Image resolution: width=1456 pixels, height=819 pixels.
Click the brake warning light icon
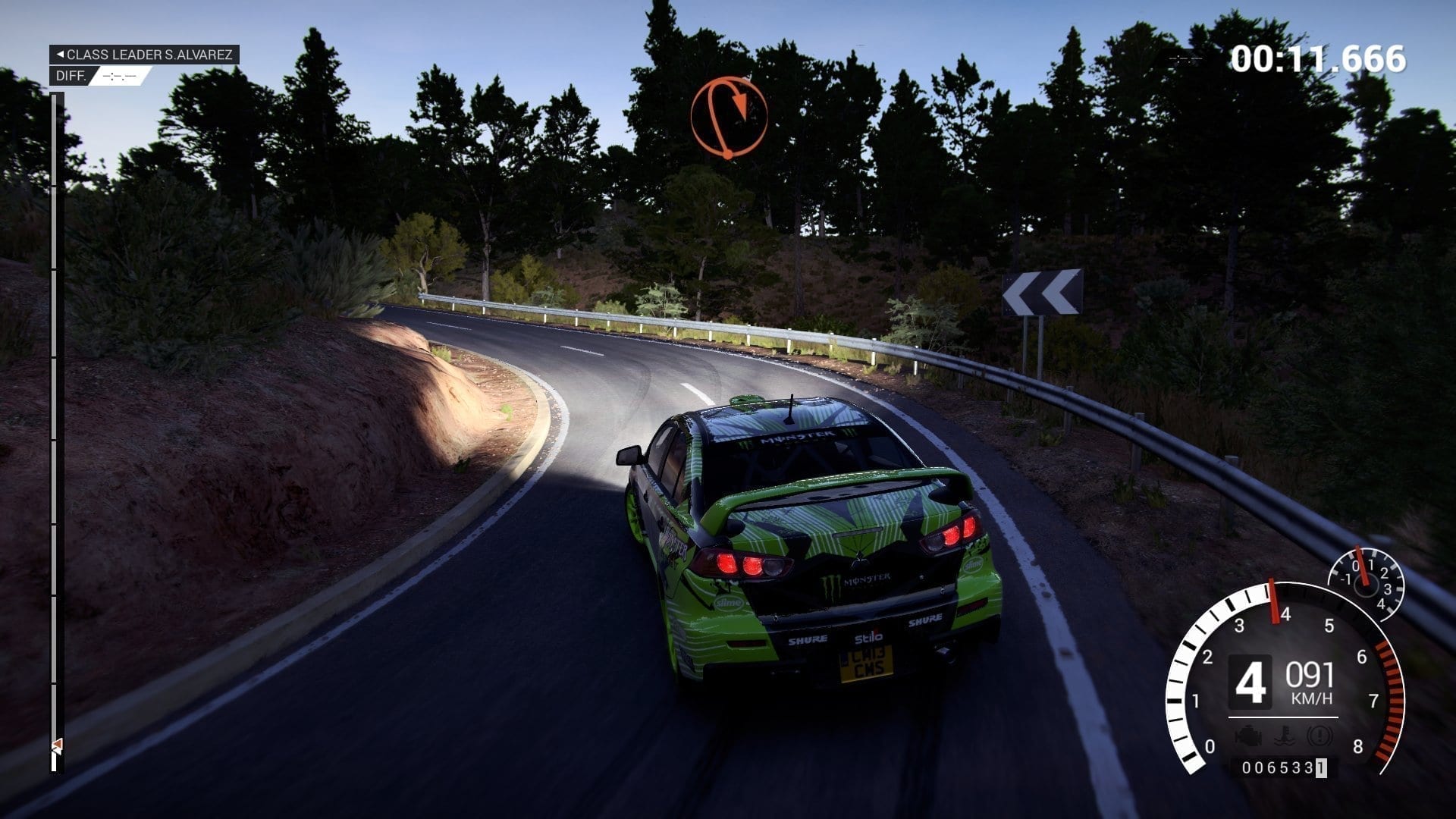point(1319,735)
